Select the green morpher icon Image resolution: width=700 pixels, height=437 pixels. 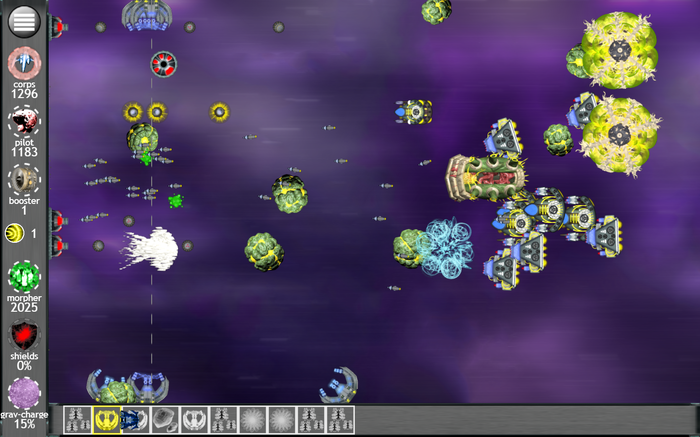pyautogui.click(x=23, y=275)
